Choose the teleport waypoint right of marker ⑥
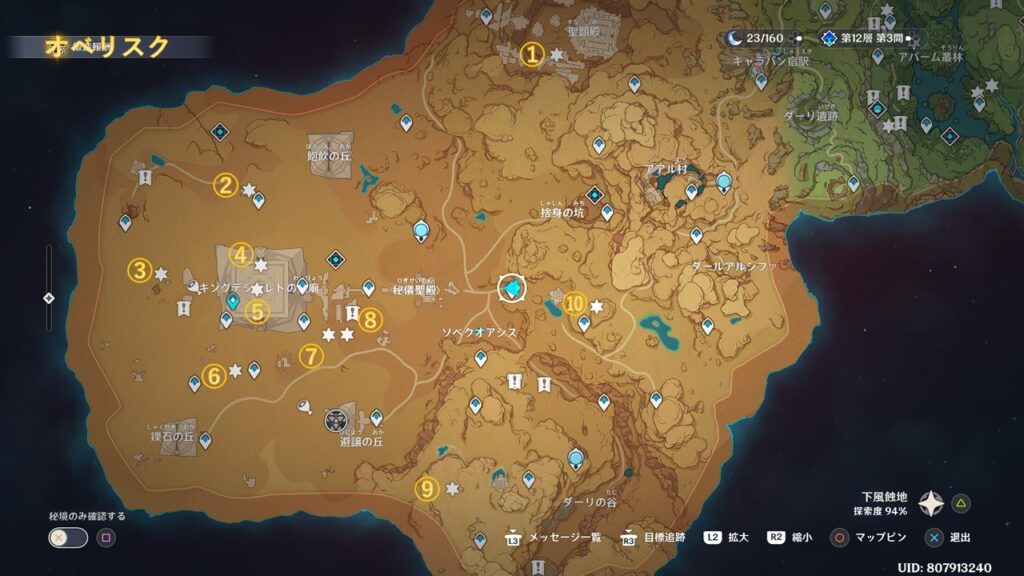Viewport: 1024px width, 576px height. tap(255, 370)
